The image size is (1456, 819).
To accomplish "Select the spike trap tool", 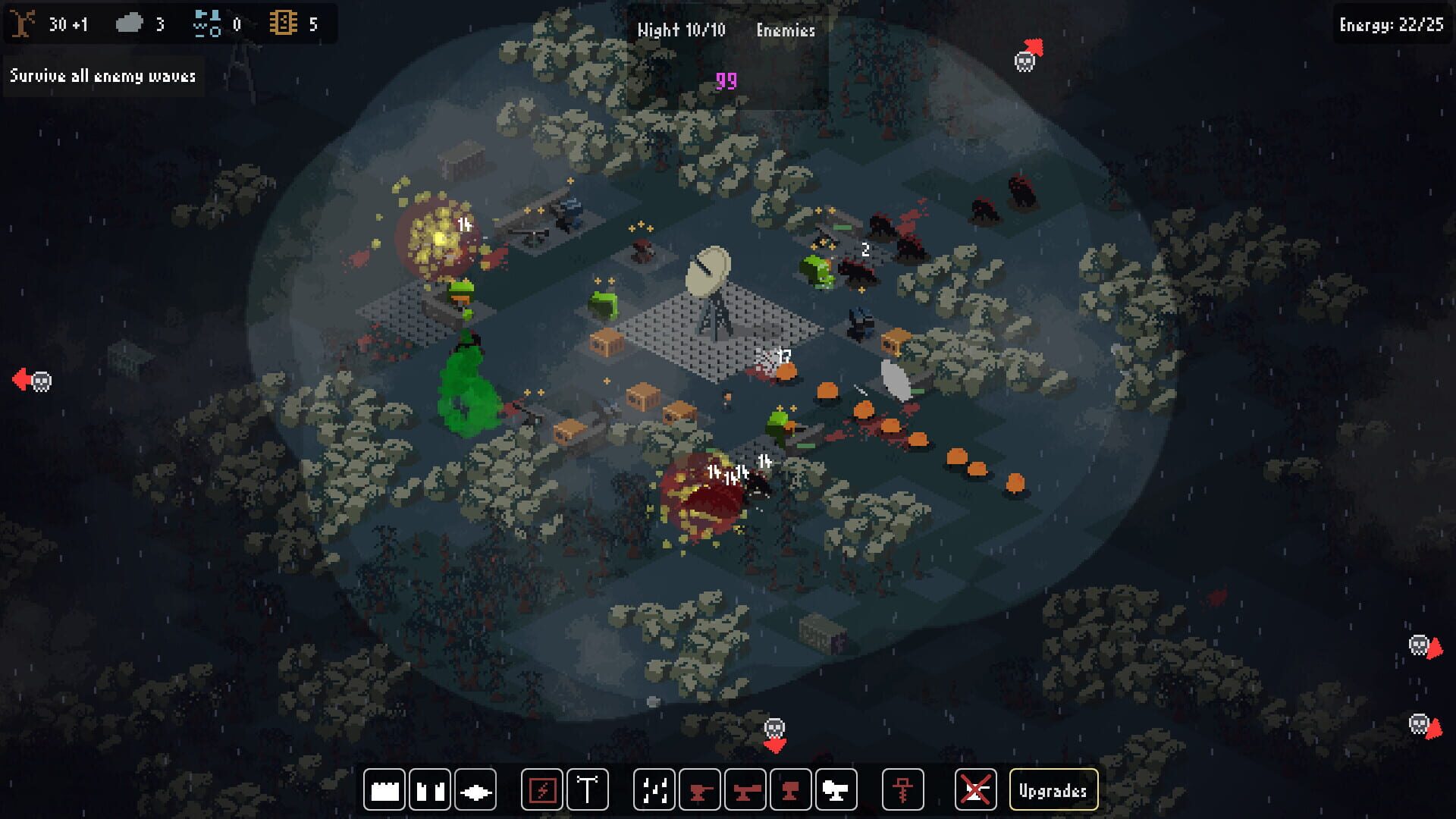I will (475, 789).
